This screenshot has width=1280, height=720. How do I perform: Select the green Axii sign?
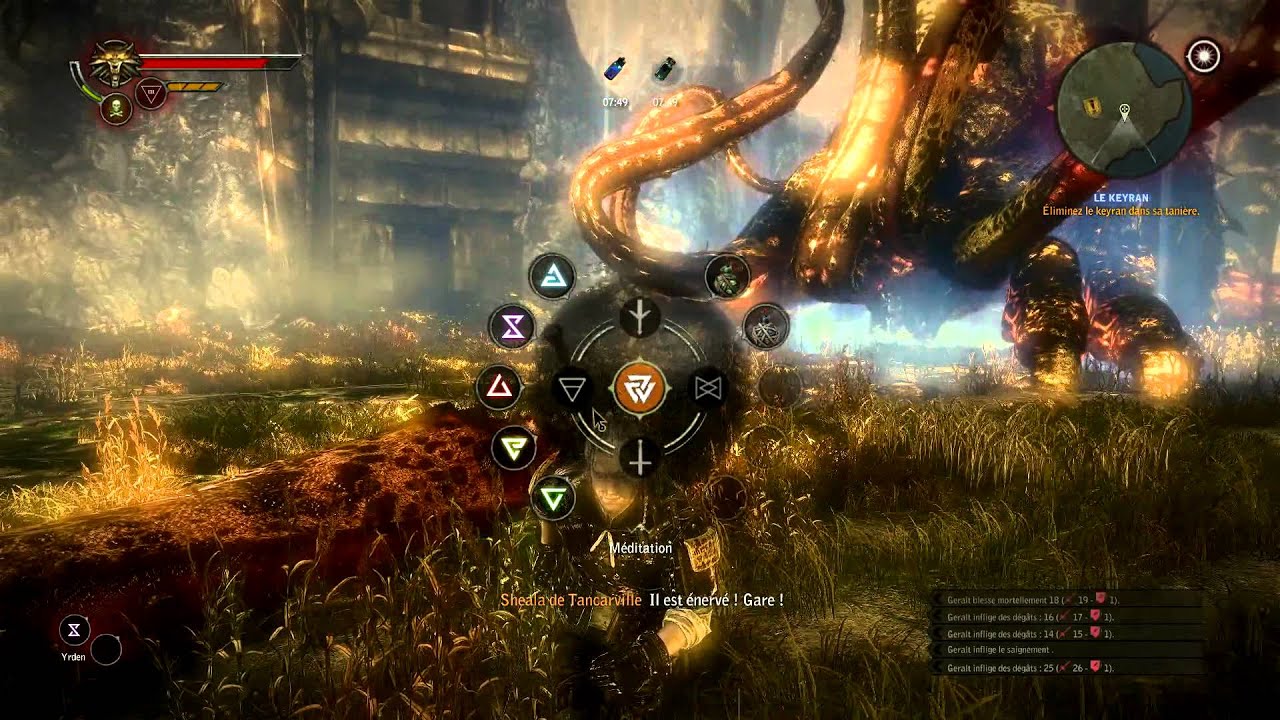pos(552,496)
